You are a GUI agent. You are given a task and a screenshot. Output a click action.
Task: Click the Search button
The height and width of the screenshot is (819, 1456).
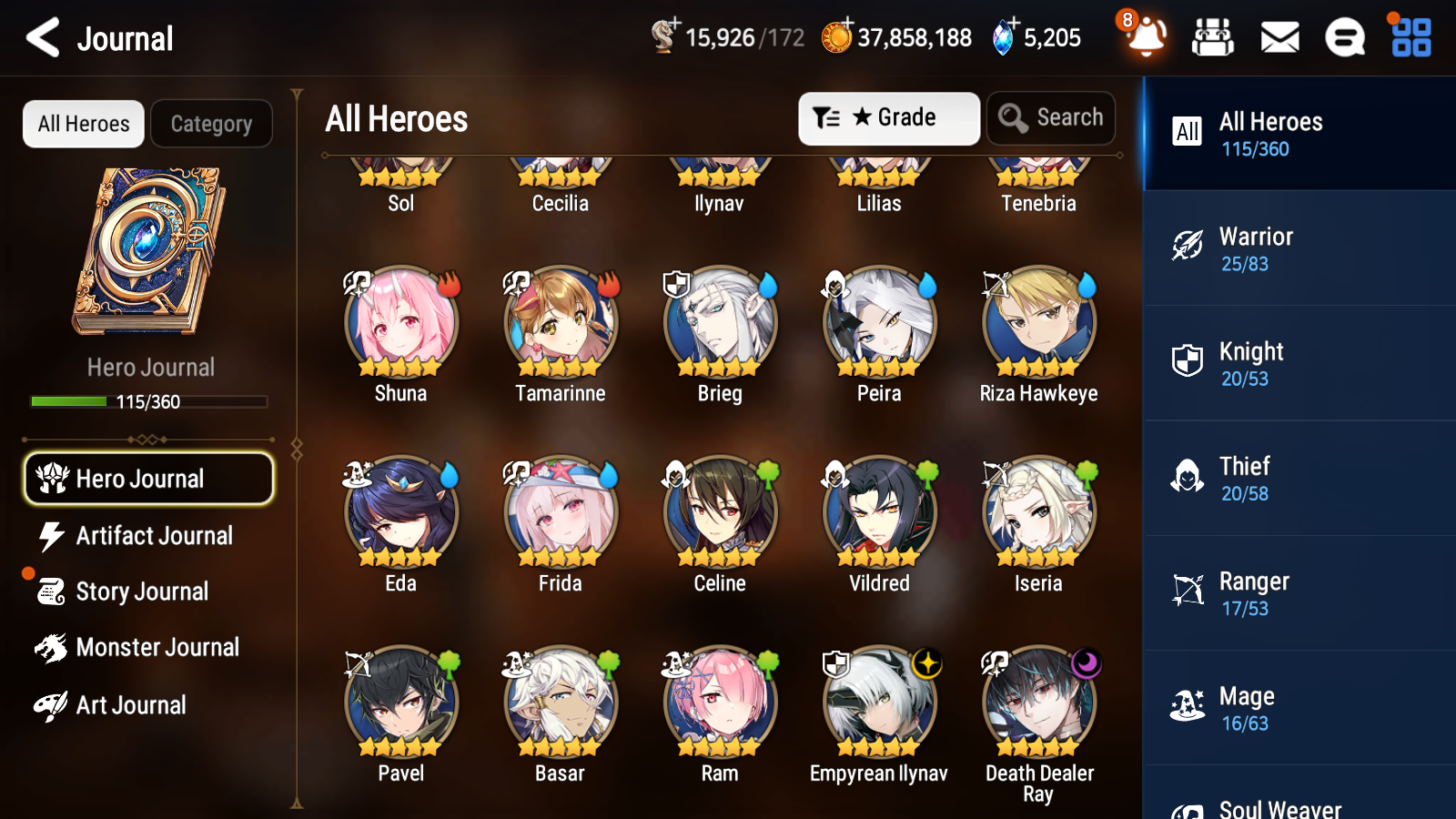(1051, 117)
